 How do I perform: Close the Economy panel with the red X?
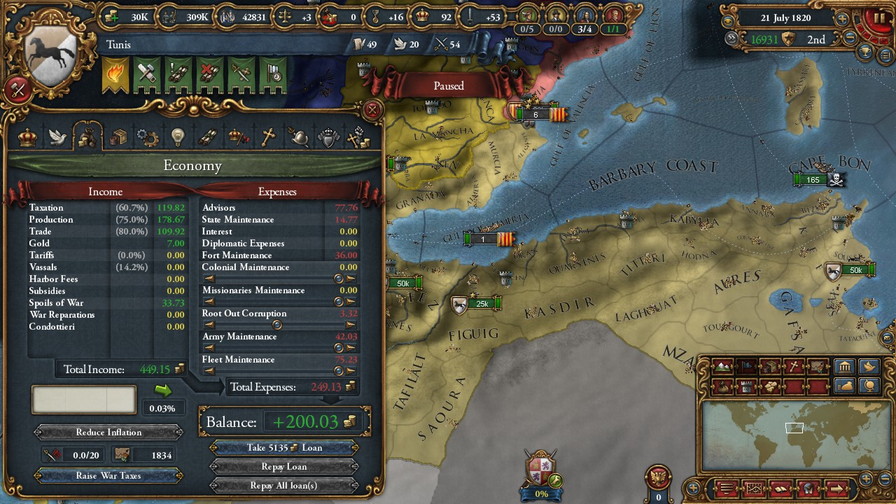(372, 109)
